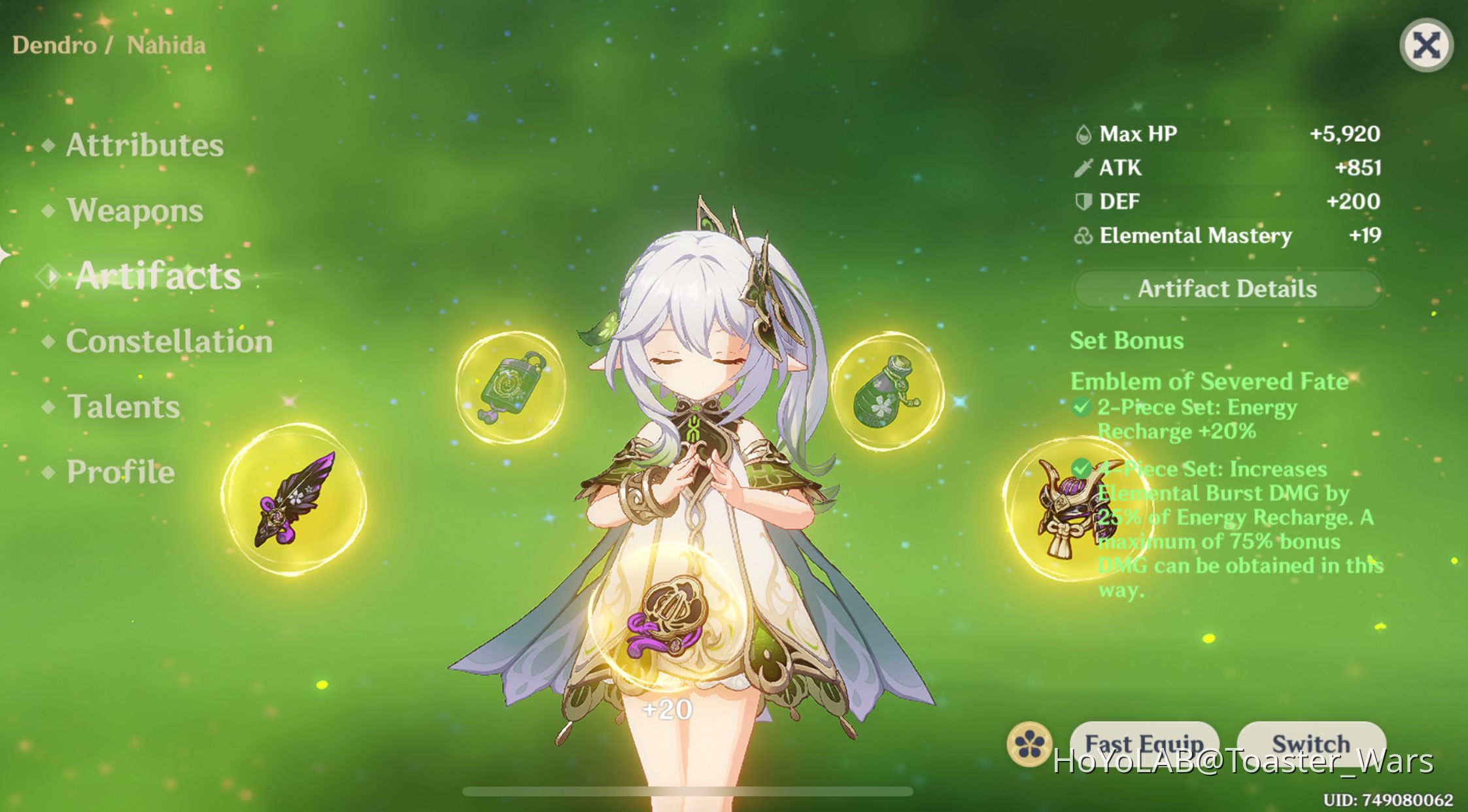This screenshot has height=812, width=1468.
Task: Open the Plume of Death feather artifact
Action: point(294,503)
